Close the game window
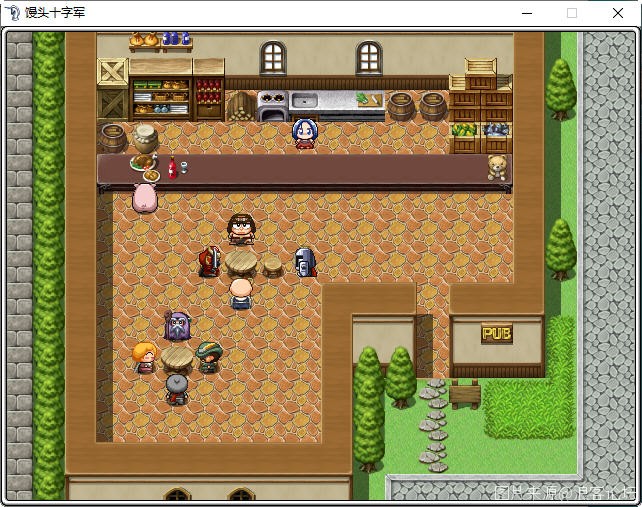Image resolution: width=642 pixels, height=507 pixels. click(x=617, y=13)
